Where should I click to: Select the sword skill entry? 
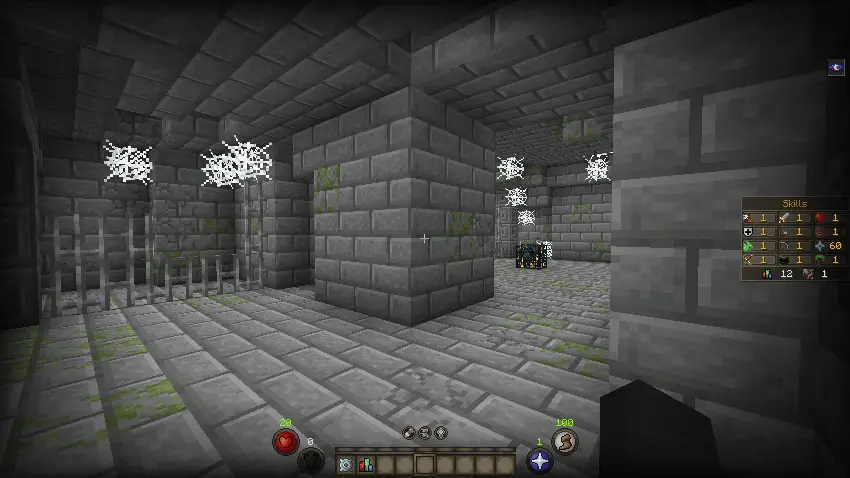(784, 217)
